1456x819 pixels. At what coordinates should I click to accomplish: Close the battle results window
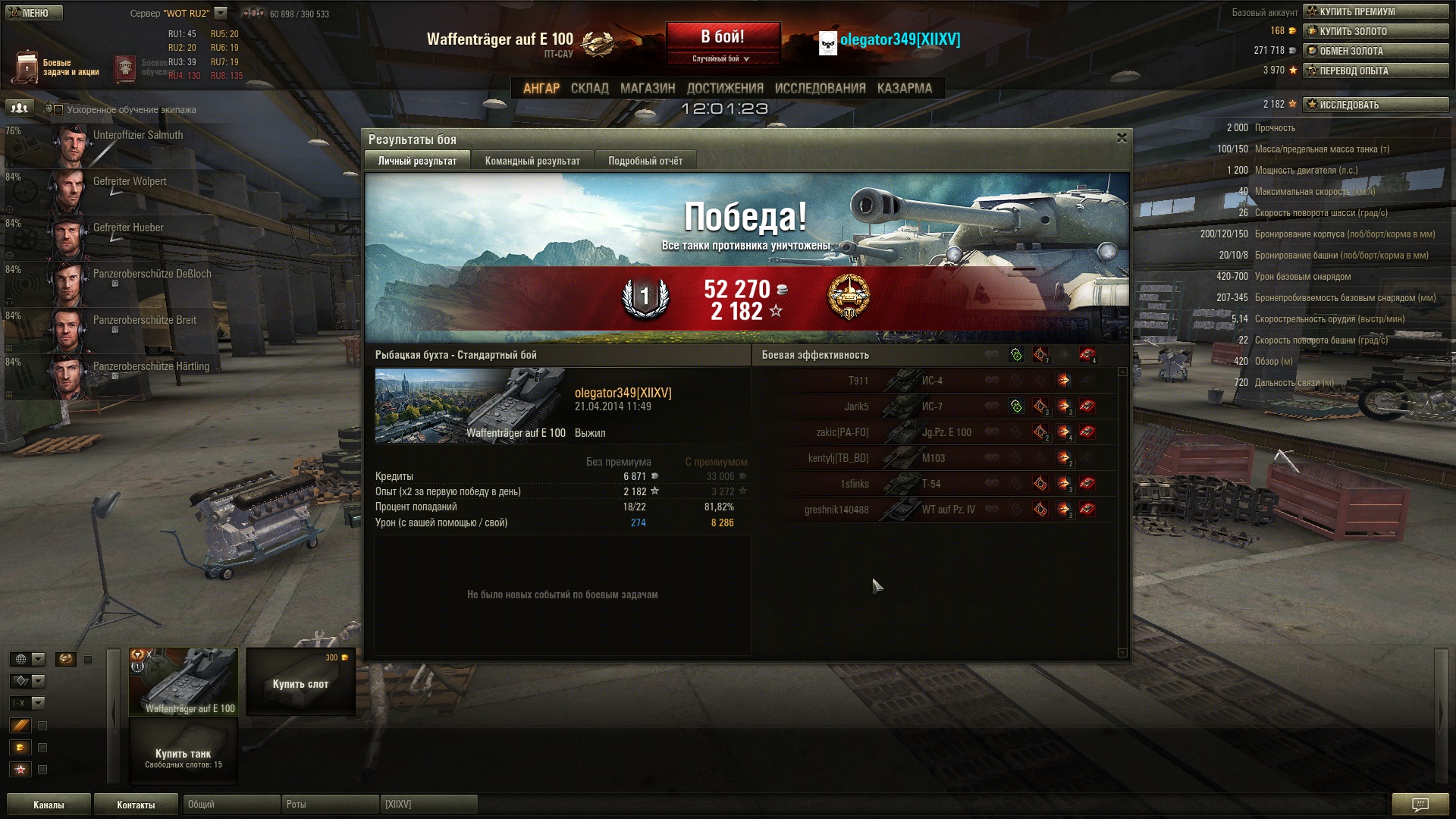pos(1122,138)
